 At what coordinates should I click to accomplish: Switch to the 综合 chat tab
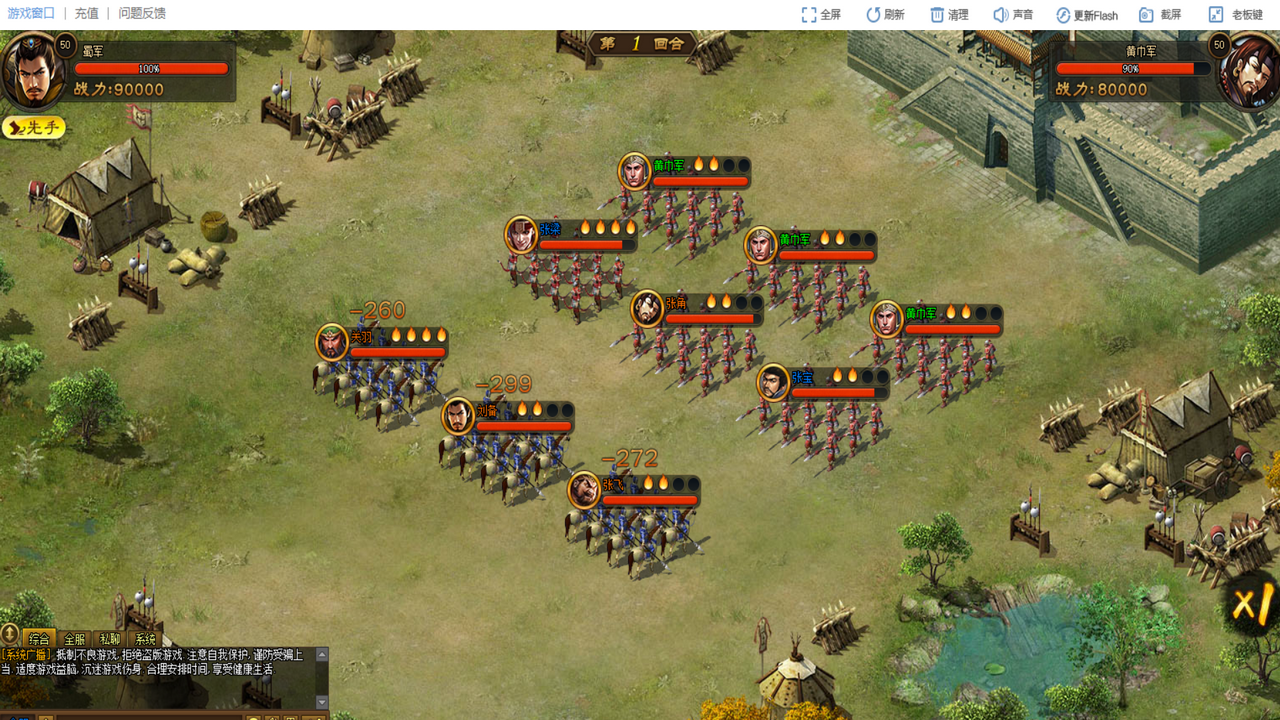pos(39,639)
